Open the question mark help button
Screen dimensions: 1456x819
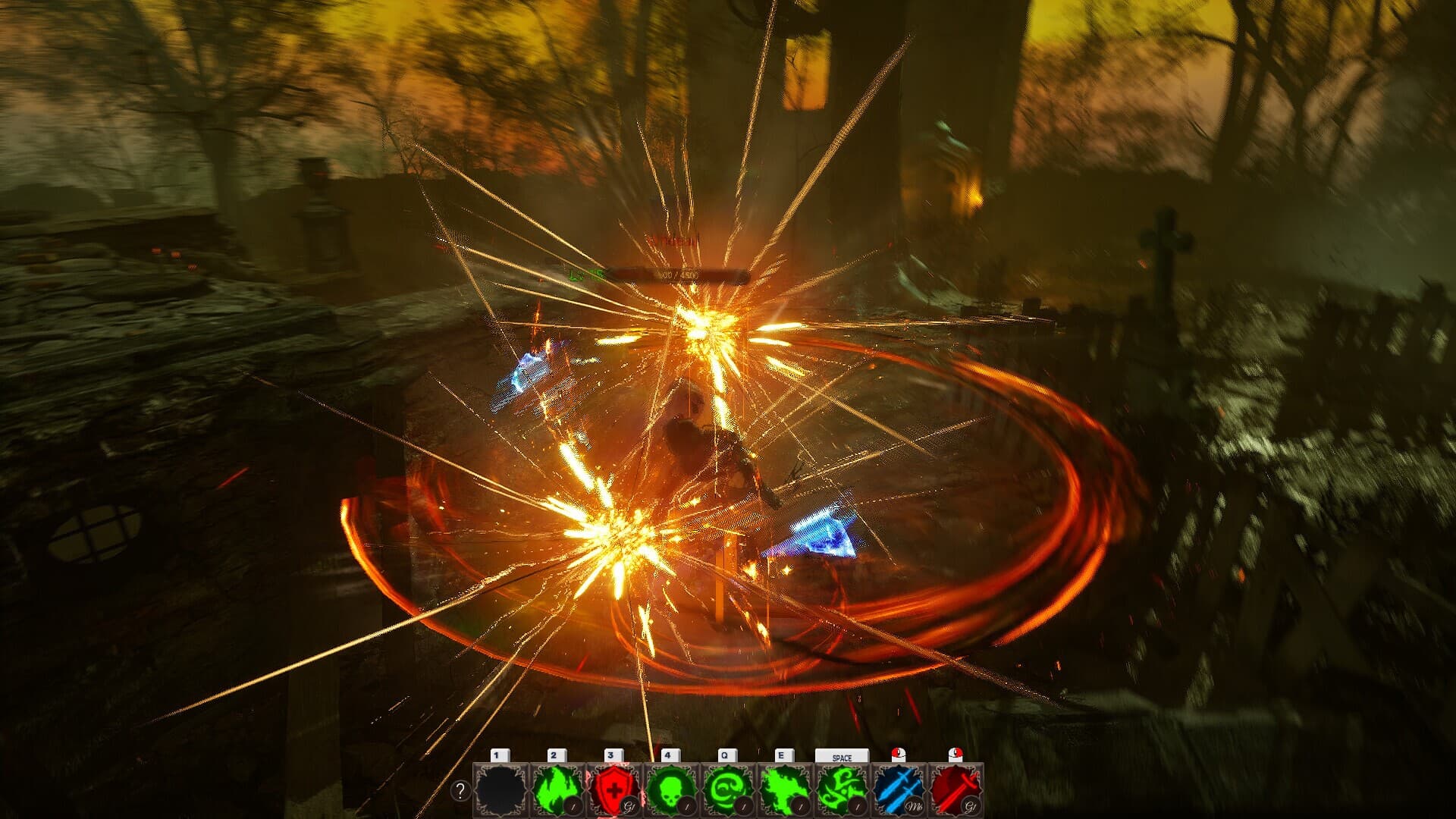click(x=460, y=791)
